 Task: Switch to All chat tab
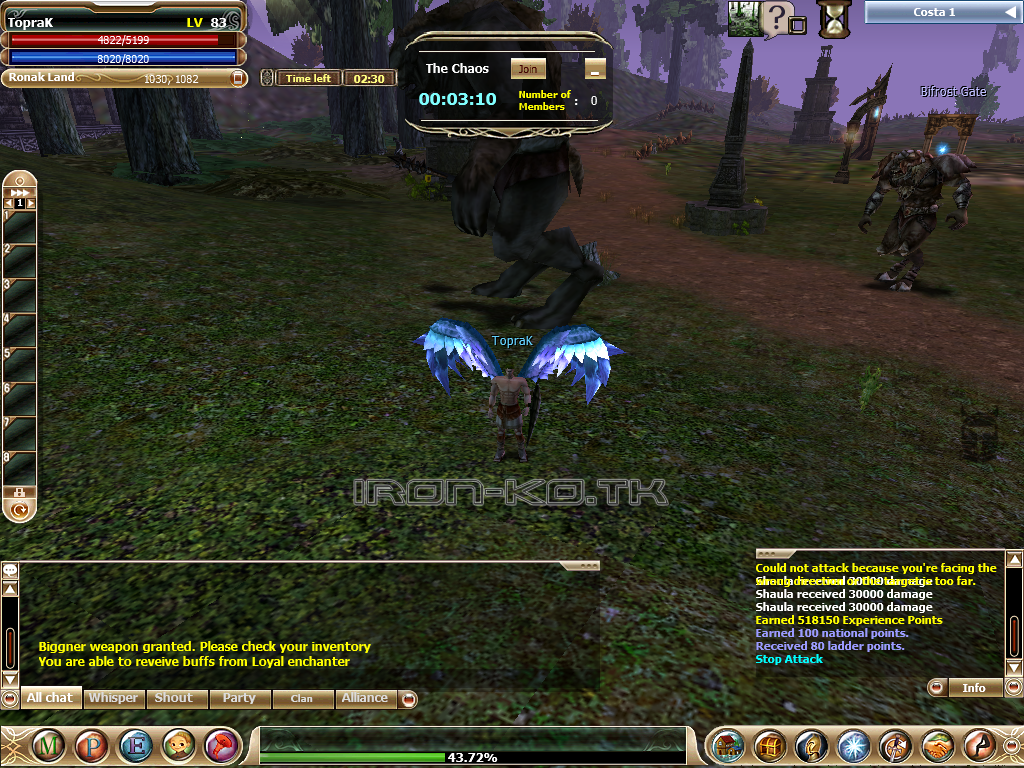[x=49, y=698]
